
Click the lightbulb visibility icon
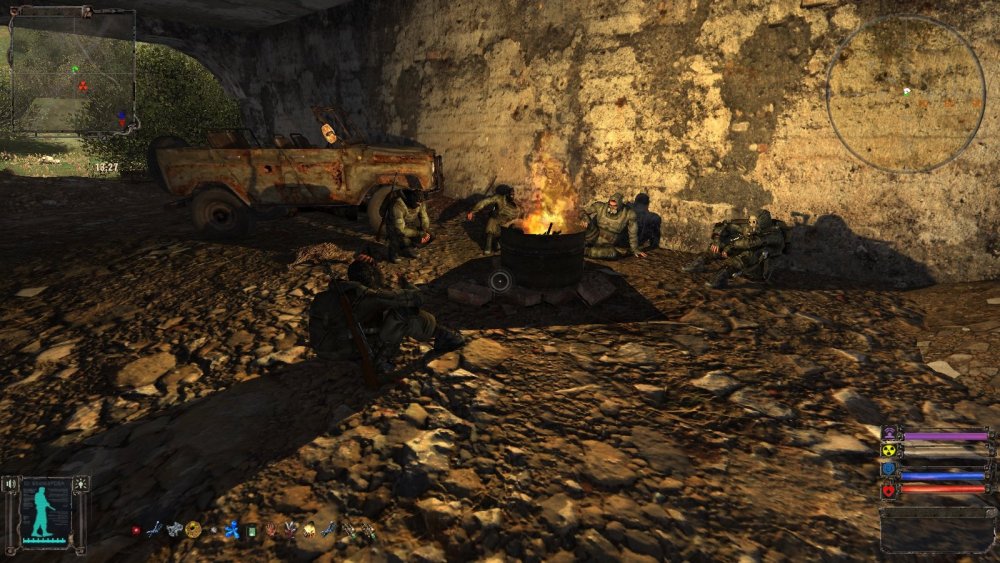click(80, 484)
